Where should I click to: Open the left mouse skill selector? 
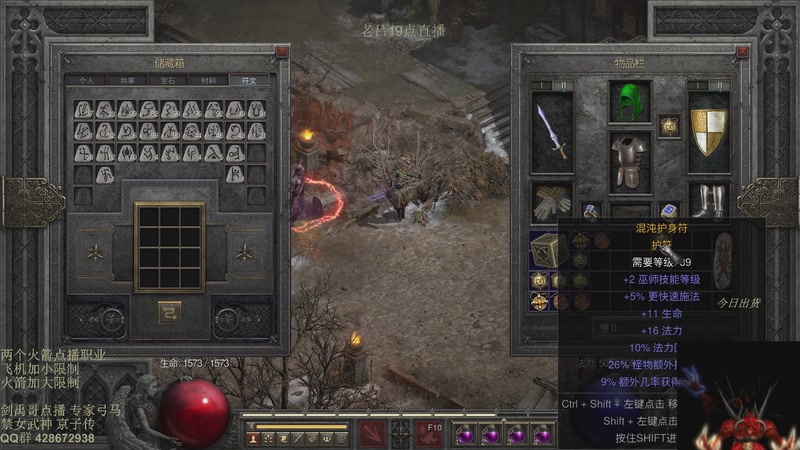click(x=375, y=434)
